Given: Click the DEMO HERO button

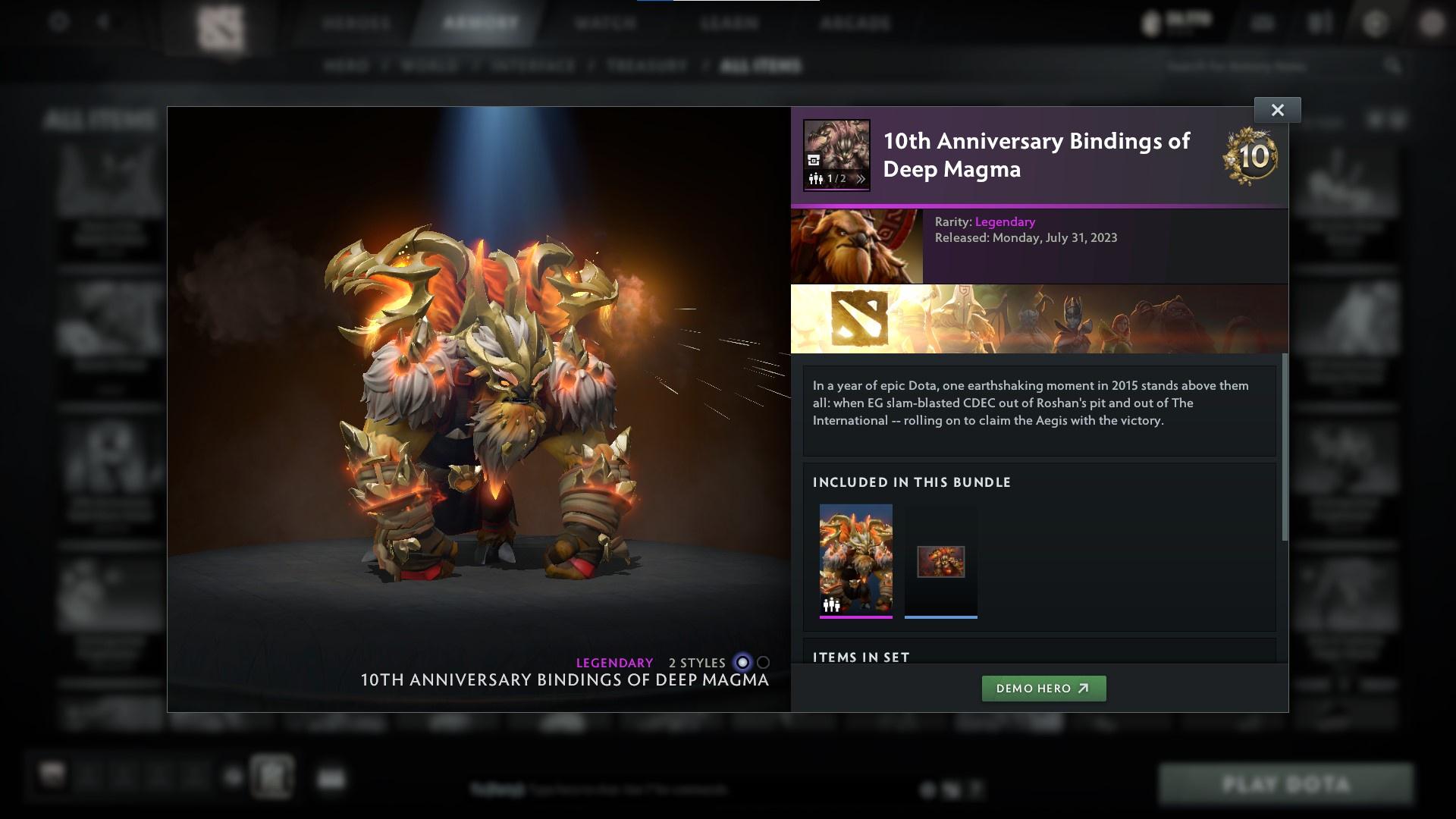Looking at the screenshot, I should click(1043, 689).
